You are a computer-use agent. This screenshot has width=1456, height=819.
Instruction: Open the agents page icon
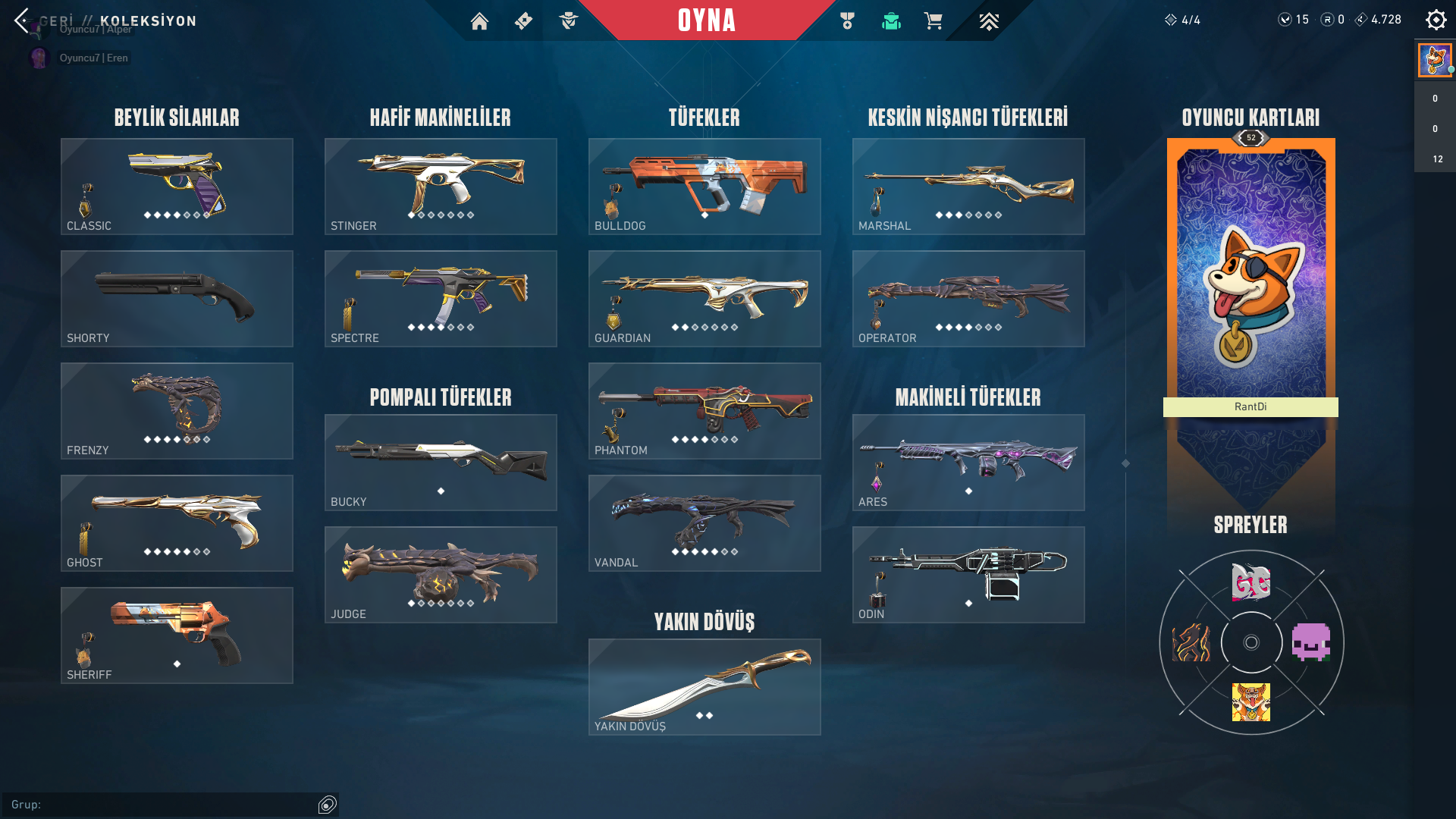(569, 21)
